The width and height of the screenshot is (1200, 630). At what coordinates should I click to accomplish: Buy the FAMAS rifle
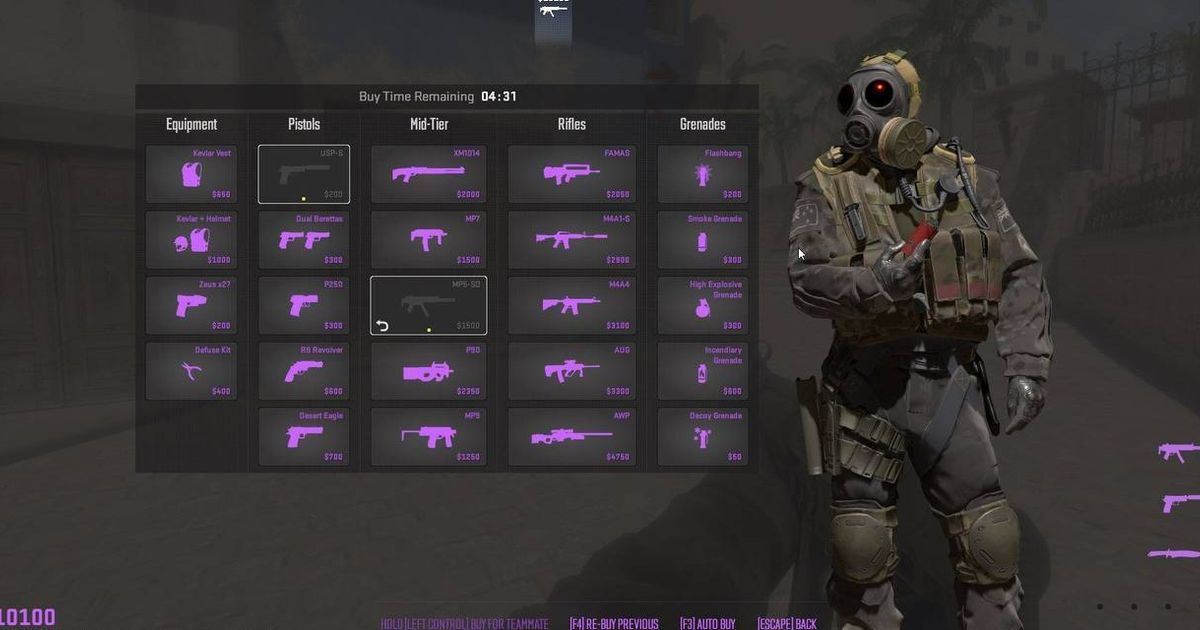pos(571,174)
